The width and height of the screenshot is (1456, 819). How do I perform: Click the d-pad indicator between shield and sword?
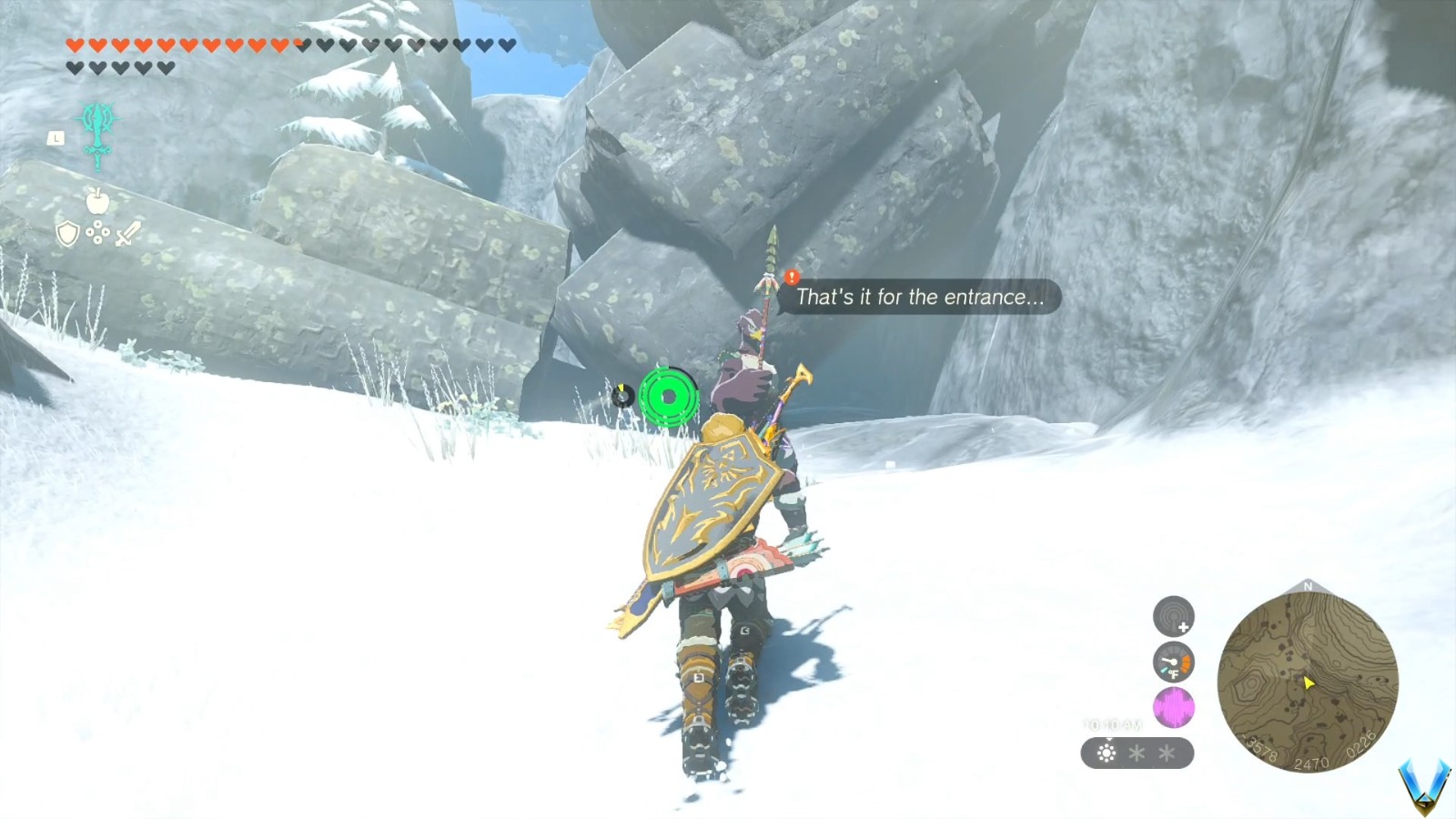click(97, 233)
